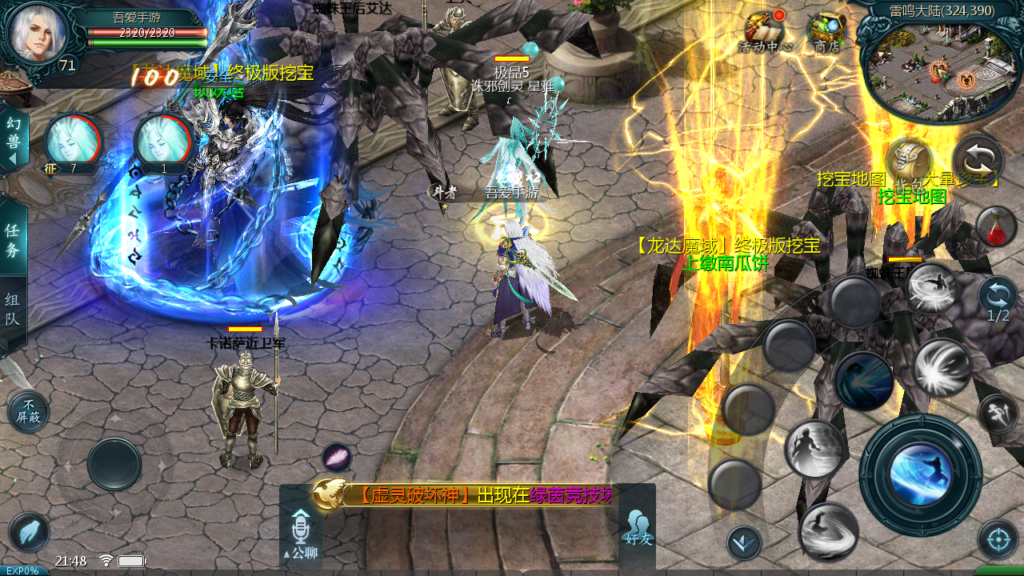Click the swap arrows button below minimap
This screenshot has height=576, width=1024.
coord(976,160)
